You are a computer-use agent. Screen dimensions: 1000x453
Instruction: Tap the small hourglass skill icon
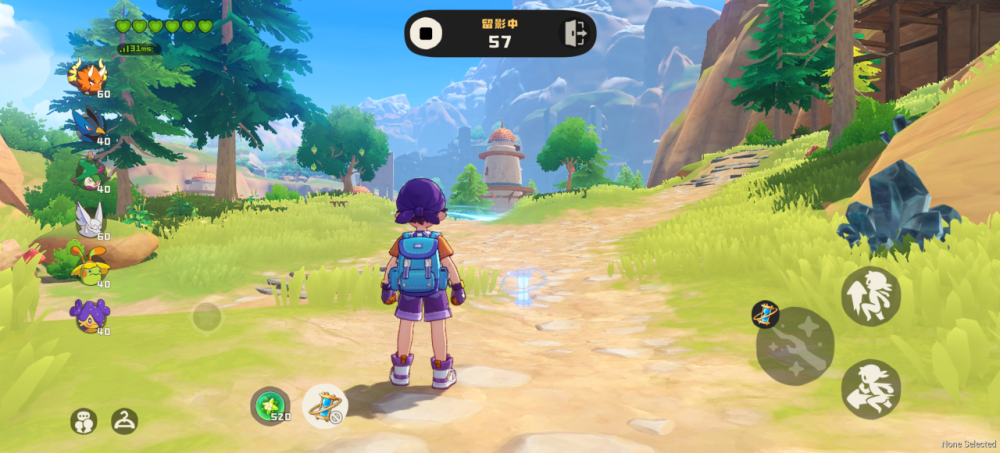pyautogui.click(x=765, y=315)
